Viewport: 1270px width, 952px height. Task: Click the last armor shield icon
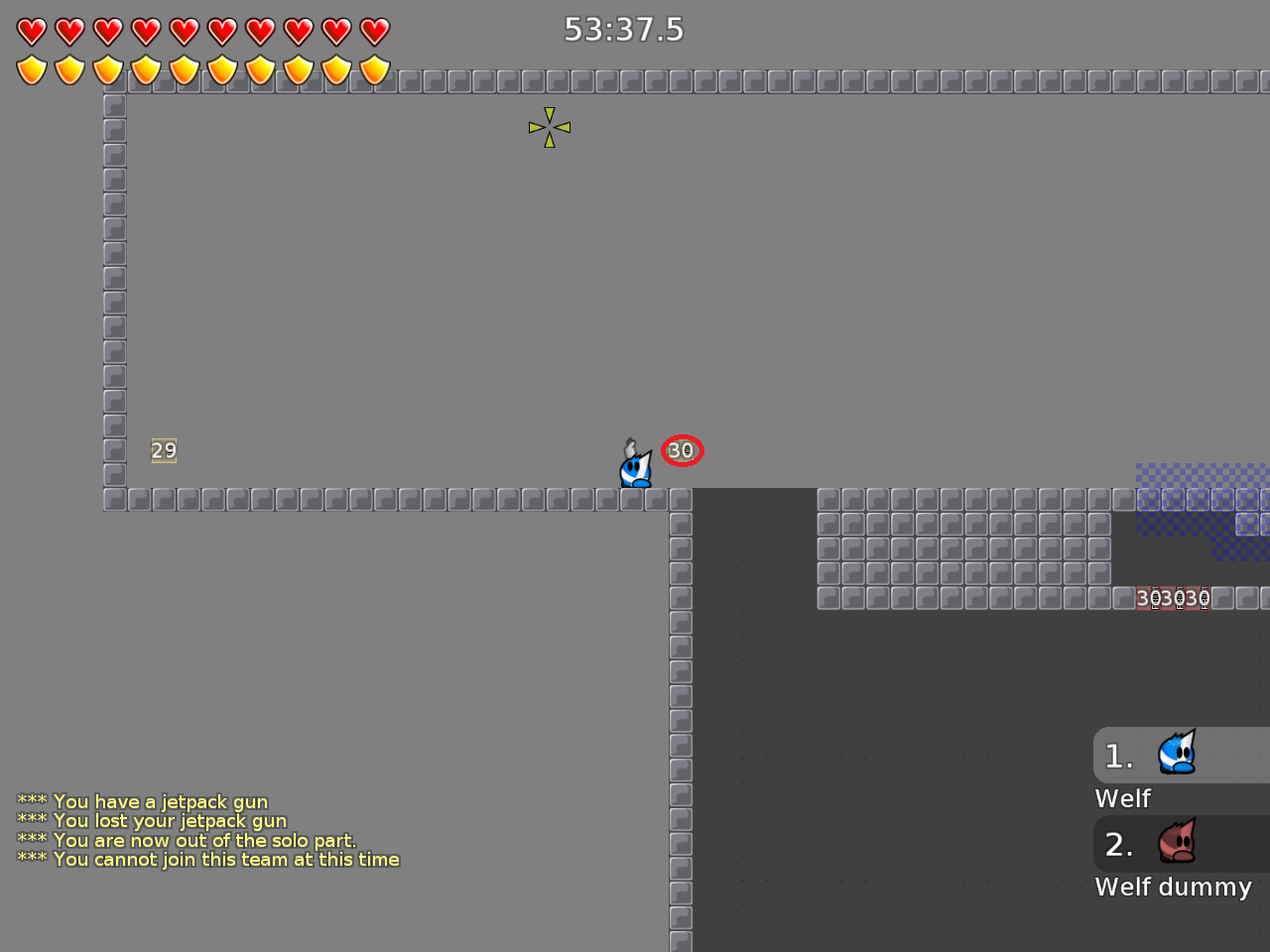[374, 70]
